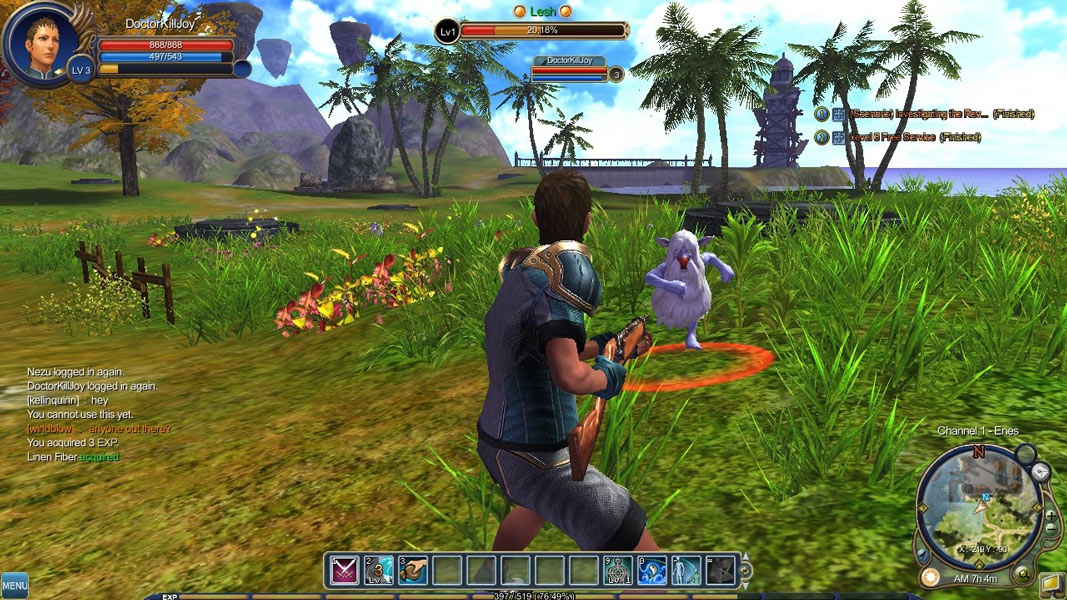Select the grabbing hand pickup skill
Viewport: 1067px width, 600px height.
[x=413, y=570]
